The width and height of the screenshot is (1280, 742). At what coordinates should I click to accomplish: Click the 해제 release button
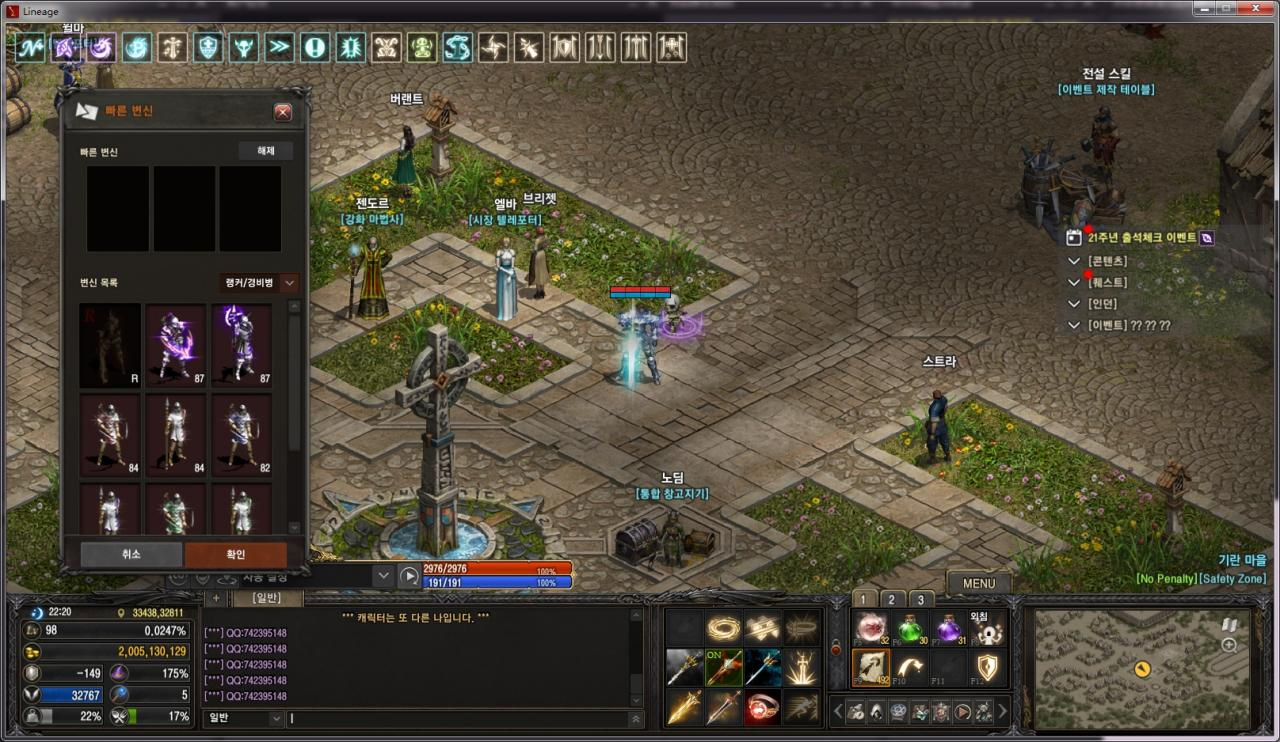click(x=265, y=151)
